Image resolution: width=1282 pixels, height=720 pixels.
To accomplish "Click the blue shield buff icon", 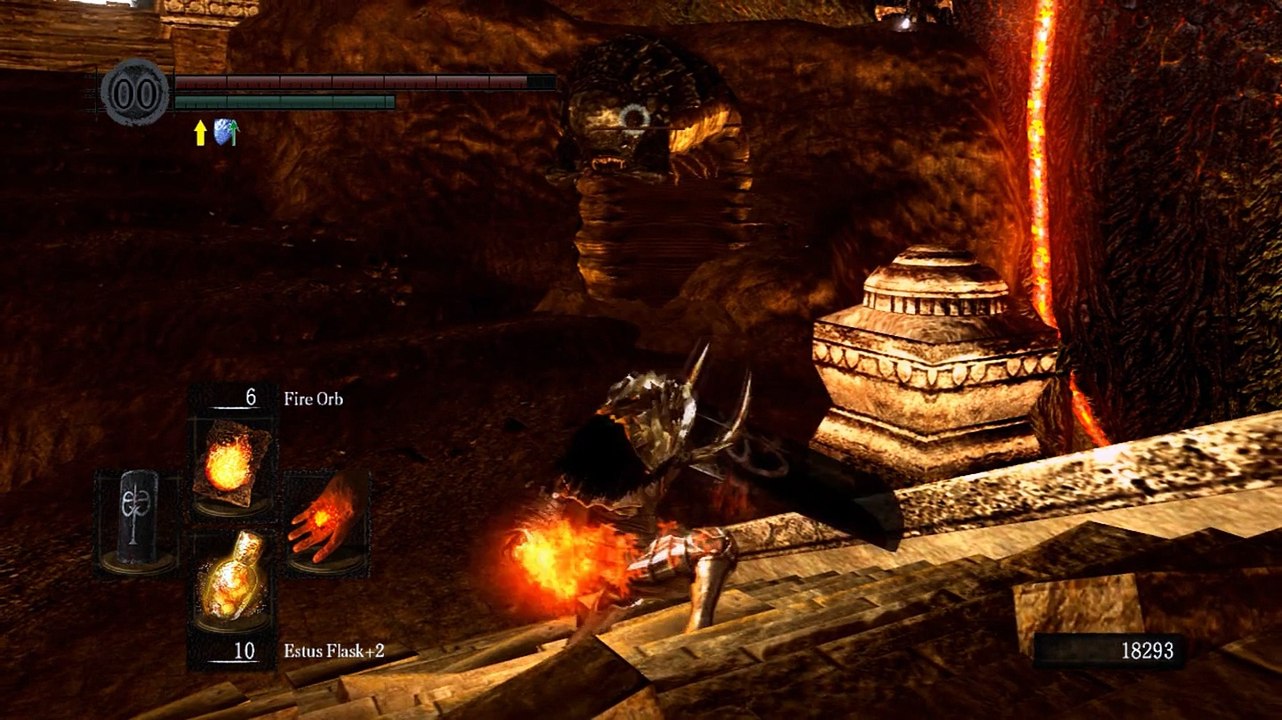I will coord(225,133).
